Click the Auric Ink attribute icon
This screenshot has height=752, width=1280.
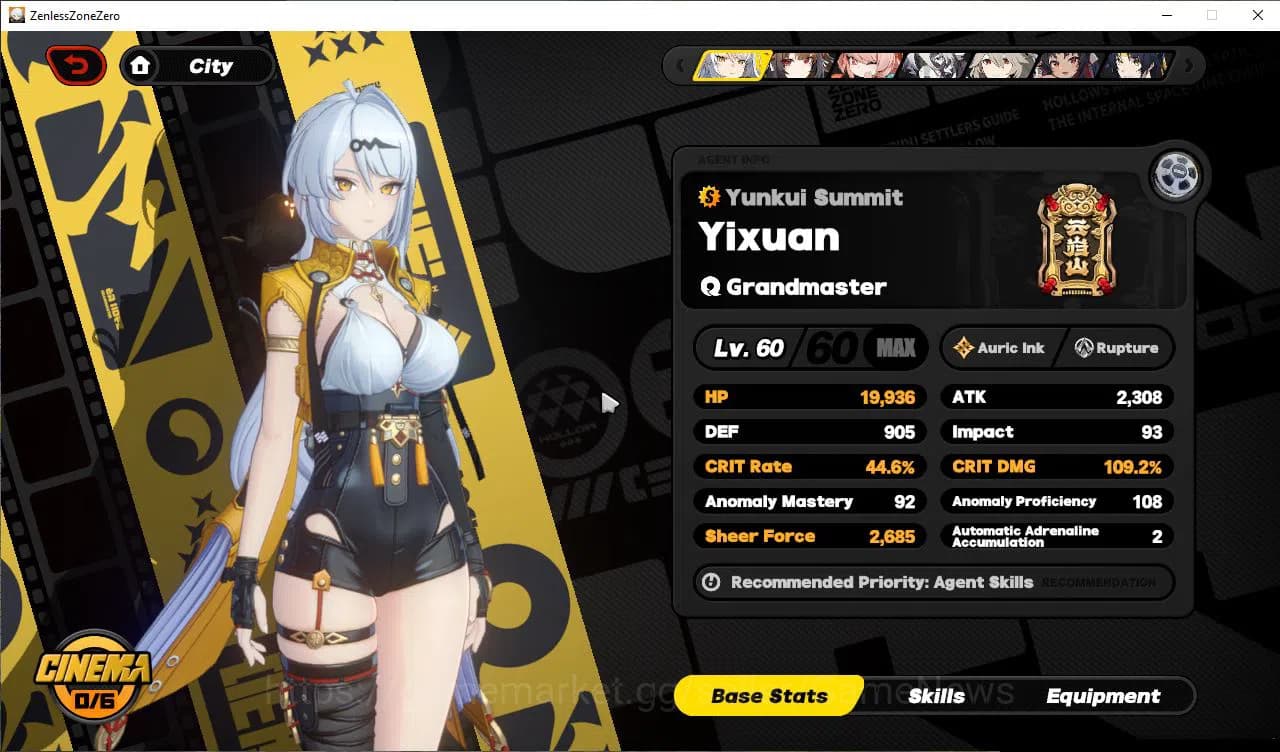click(964, 348)
